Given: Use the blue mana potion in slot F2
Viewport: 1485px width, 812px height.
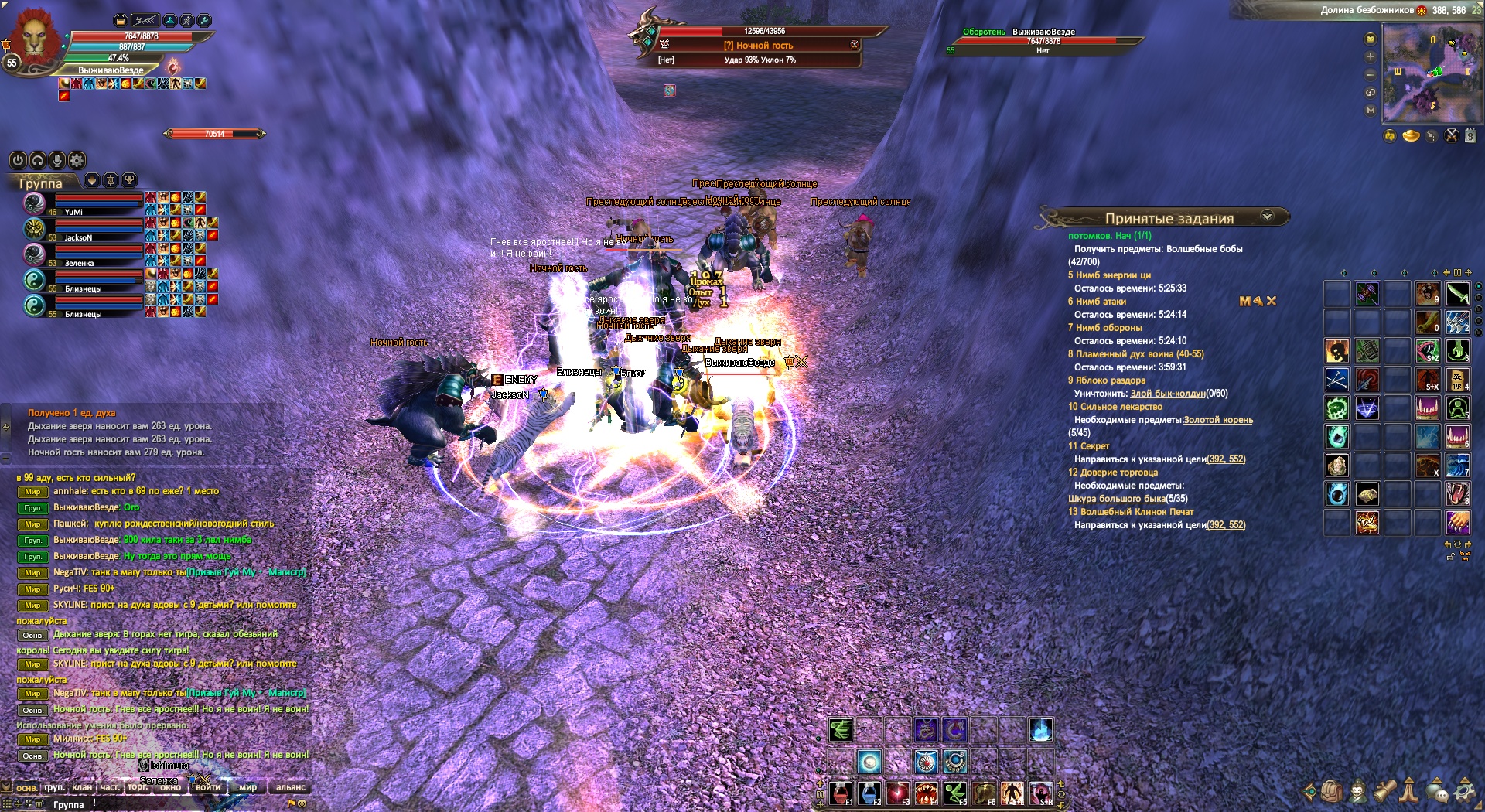Looking at the screenshot, I should click(x=869, y=793).
